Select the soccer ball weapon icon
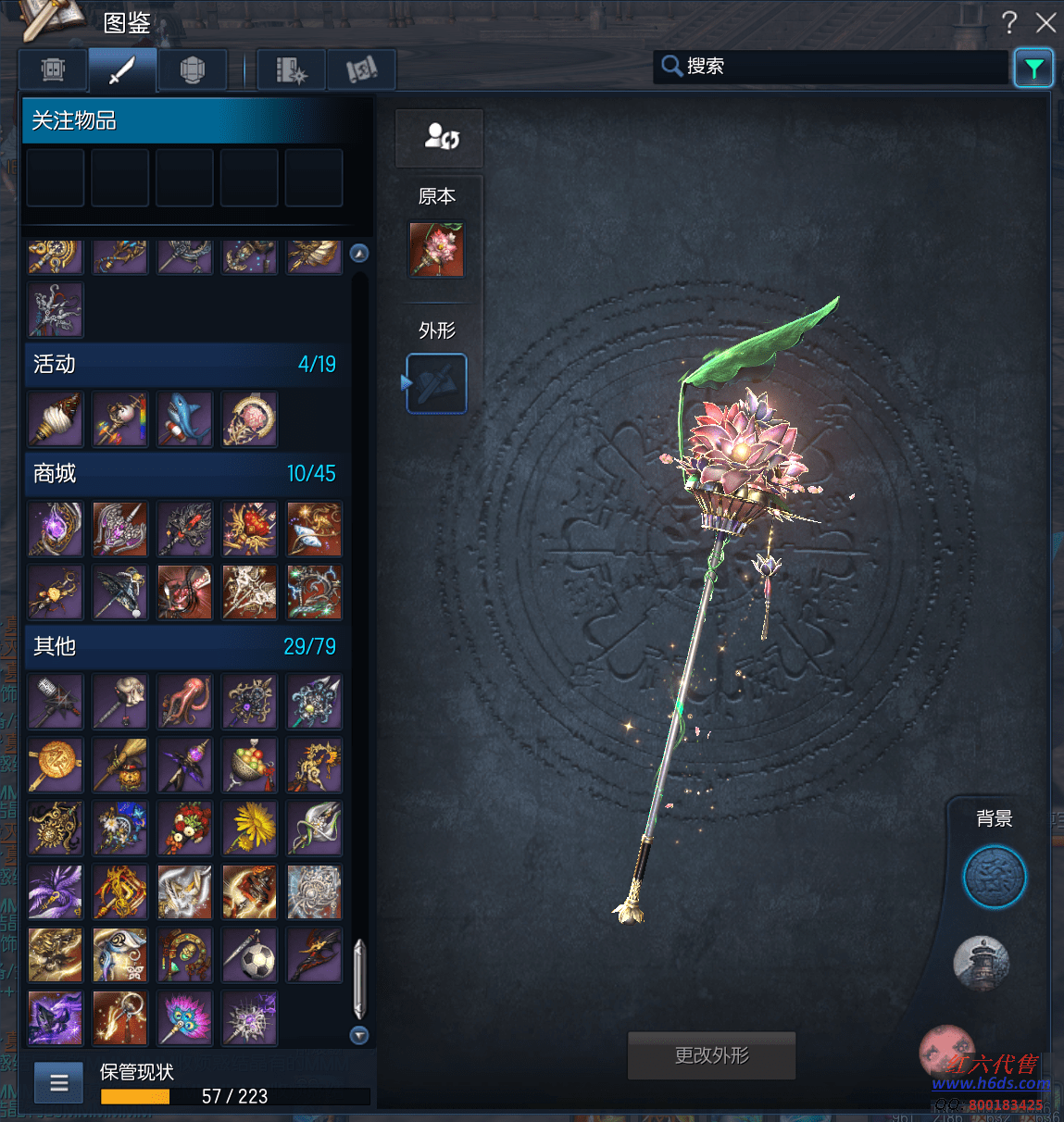Viewport: 1064px width, 1122px height. coord(250,955)
